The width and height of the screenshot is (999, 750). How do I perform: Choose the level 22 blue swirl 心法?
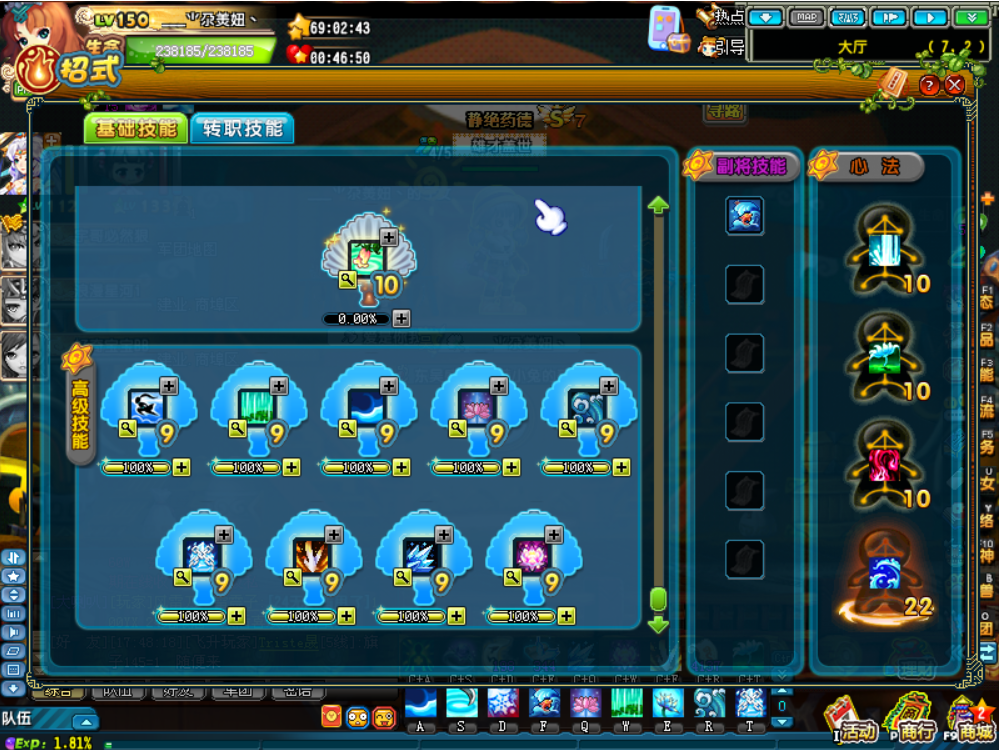(884, 575)
